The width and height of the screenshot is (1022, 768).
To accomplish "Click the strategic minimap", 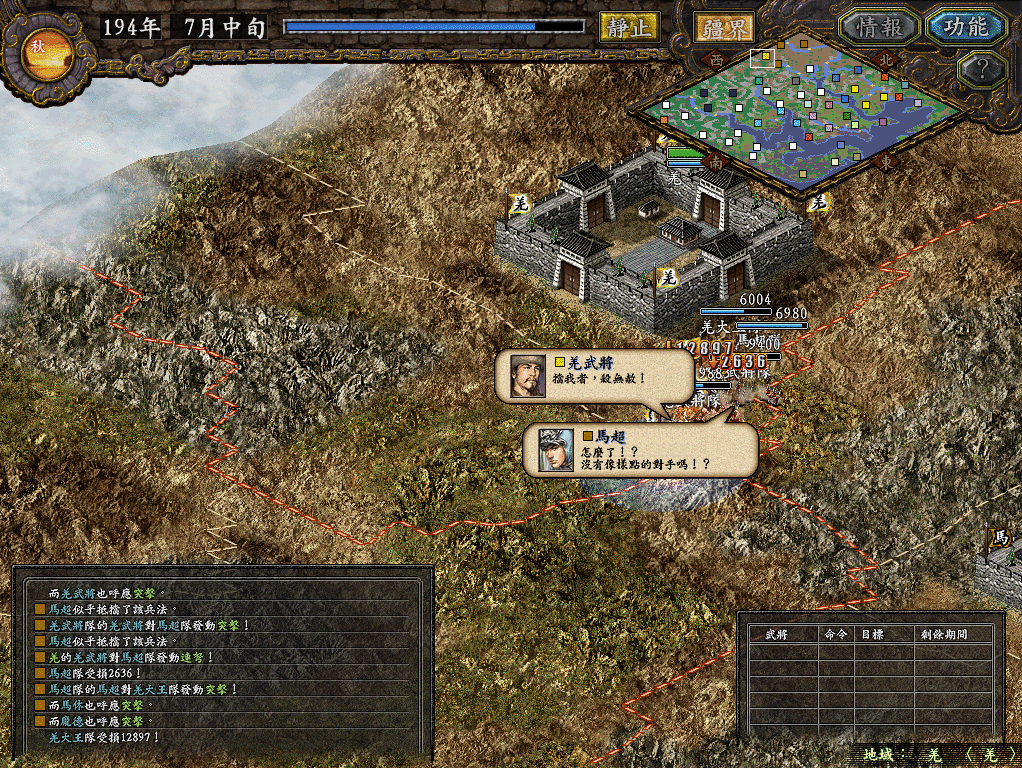I will click(800, 110).
